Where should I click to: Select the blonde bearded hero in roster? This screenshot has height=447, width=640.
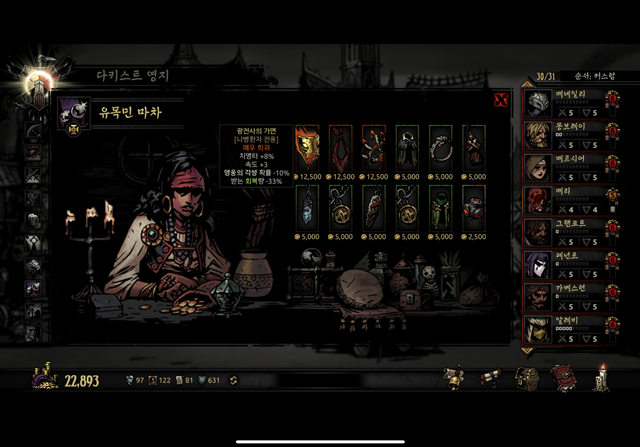coord(539,135)
